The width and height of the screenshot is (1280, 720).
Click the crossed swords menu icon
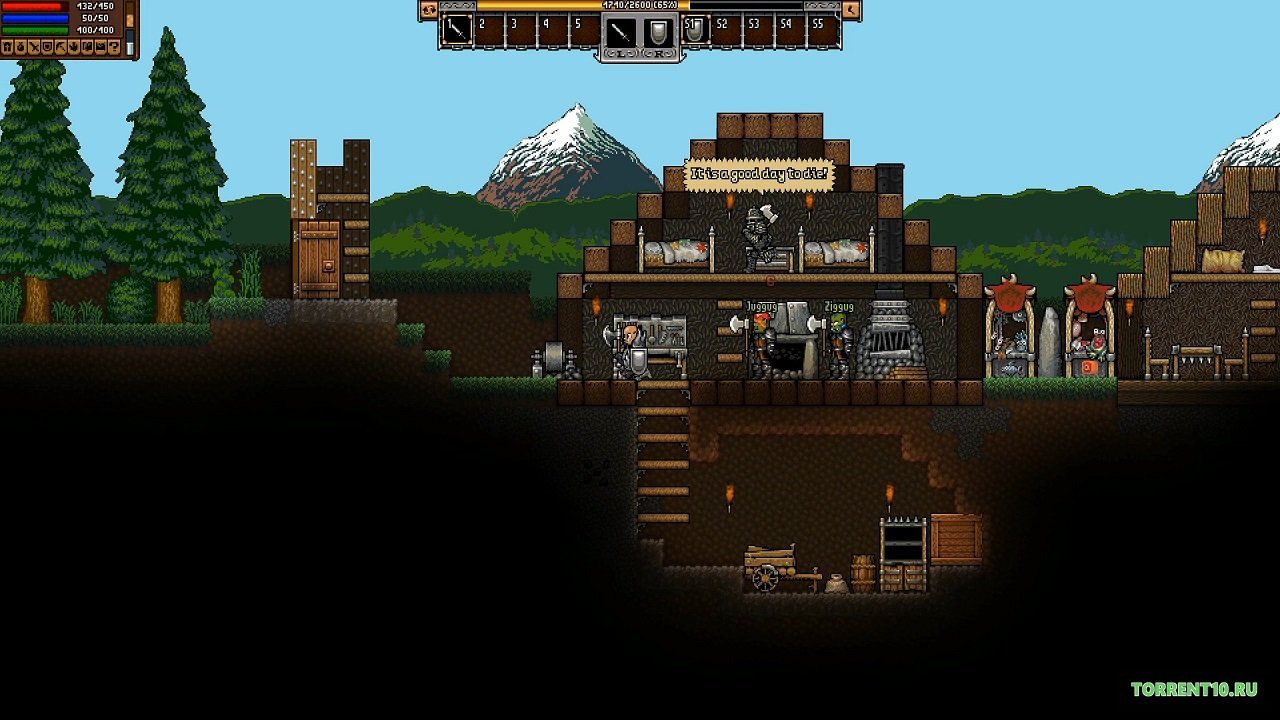[34, 47]
